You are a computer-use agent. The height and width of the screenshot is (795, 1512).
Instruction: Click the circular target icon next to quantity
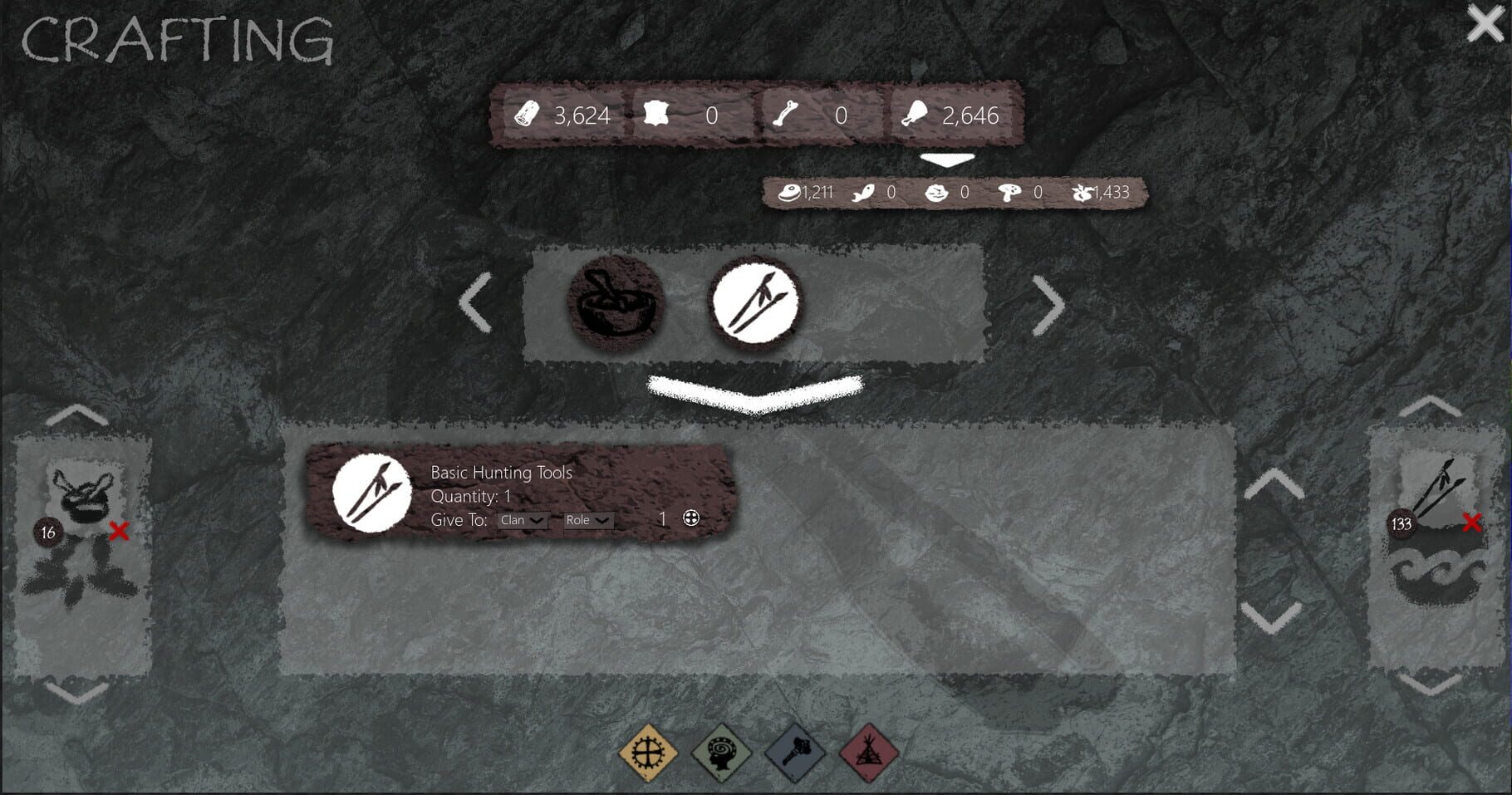click(x=691, y=518)
